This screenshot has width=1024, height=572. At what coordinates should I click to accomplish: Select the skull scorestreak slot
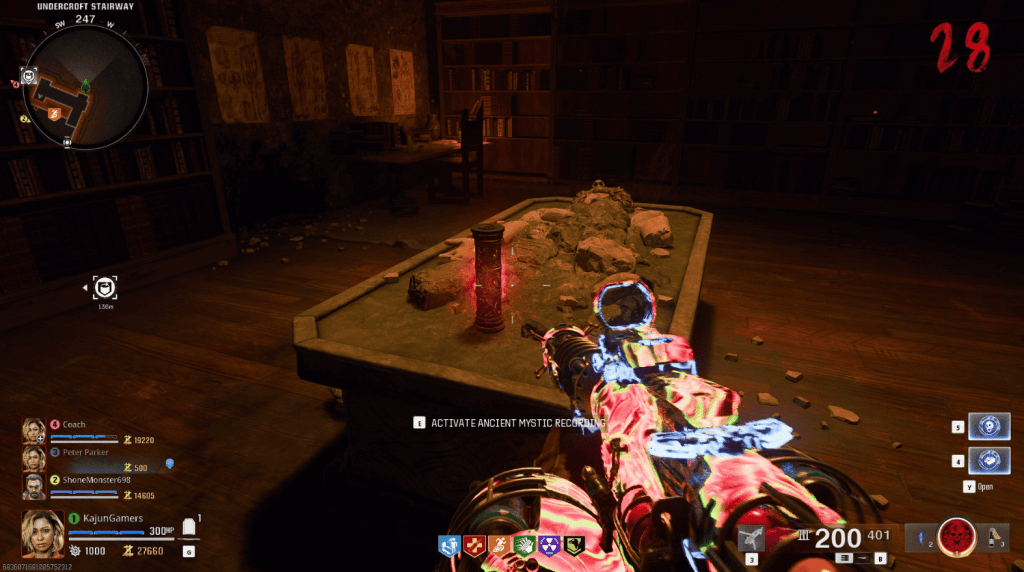pos(989,427)
